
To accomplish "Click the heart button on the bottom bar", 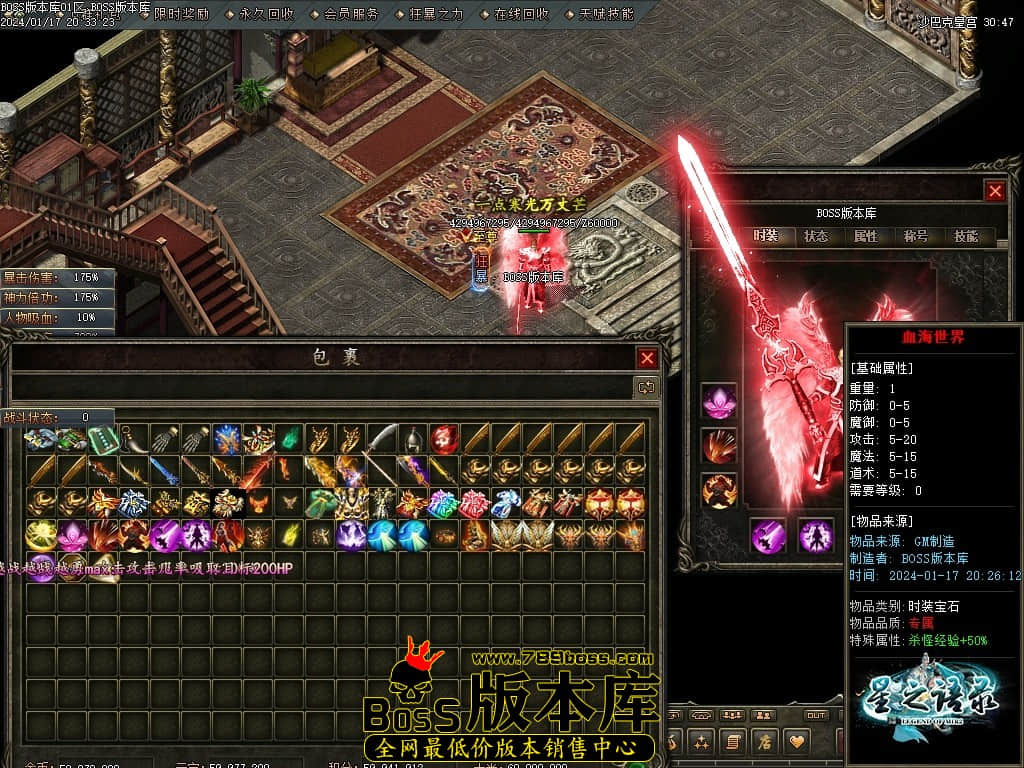I will pos(796,742).
